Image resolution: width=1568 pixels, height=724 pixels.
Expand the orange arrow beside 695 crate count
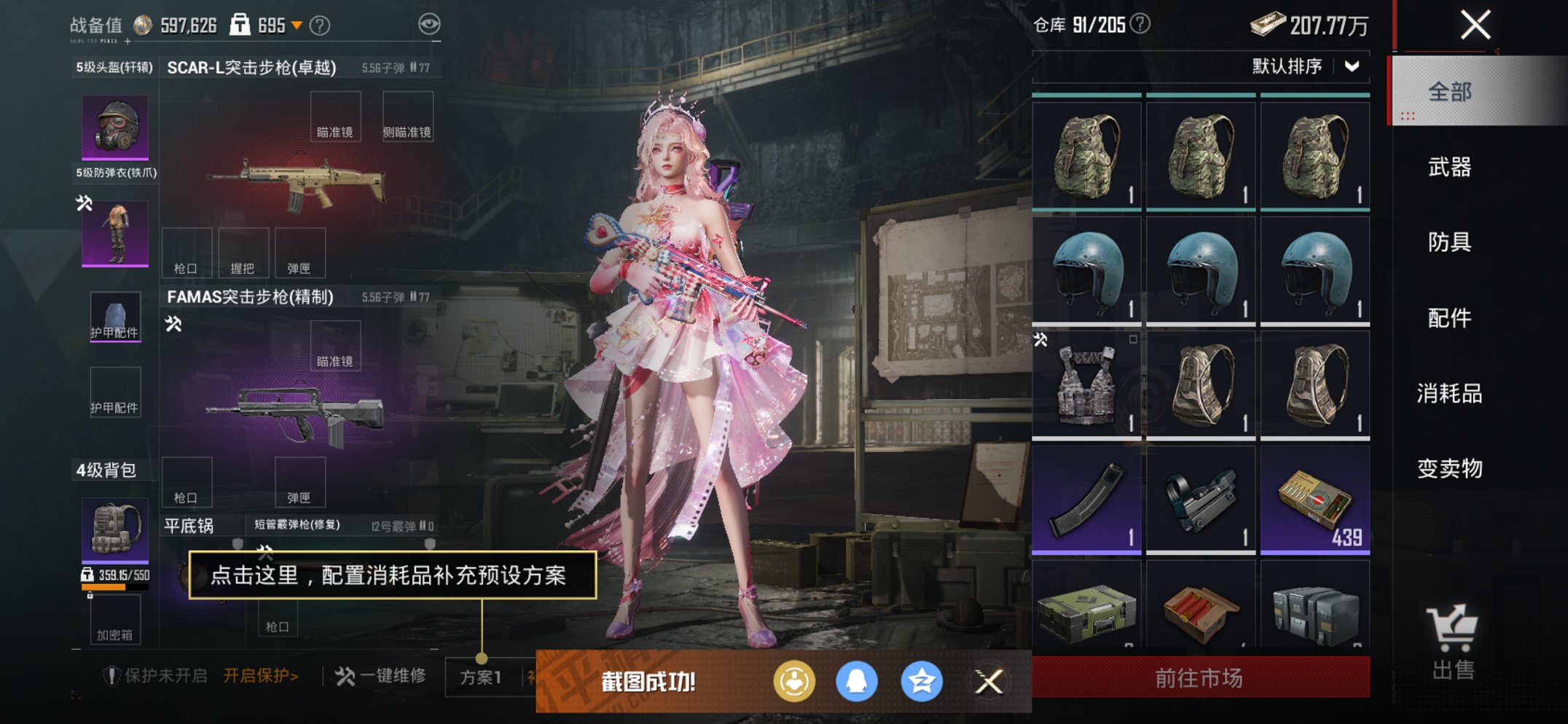(297, 23)
